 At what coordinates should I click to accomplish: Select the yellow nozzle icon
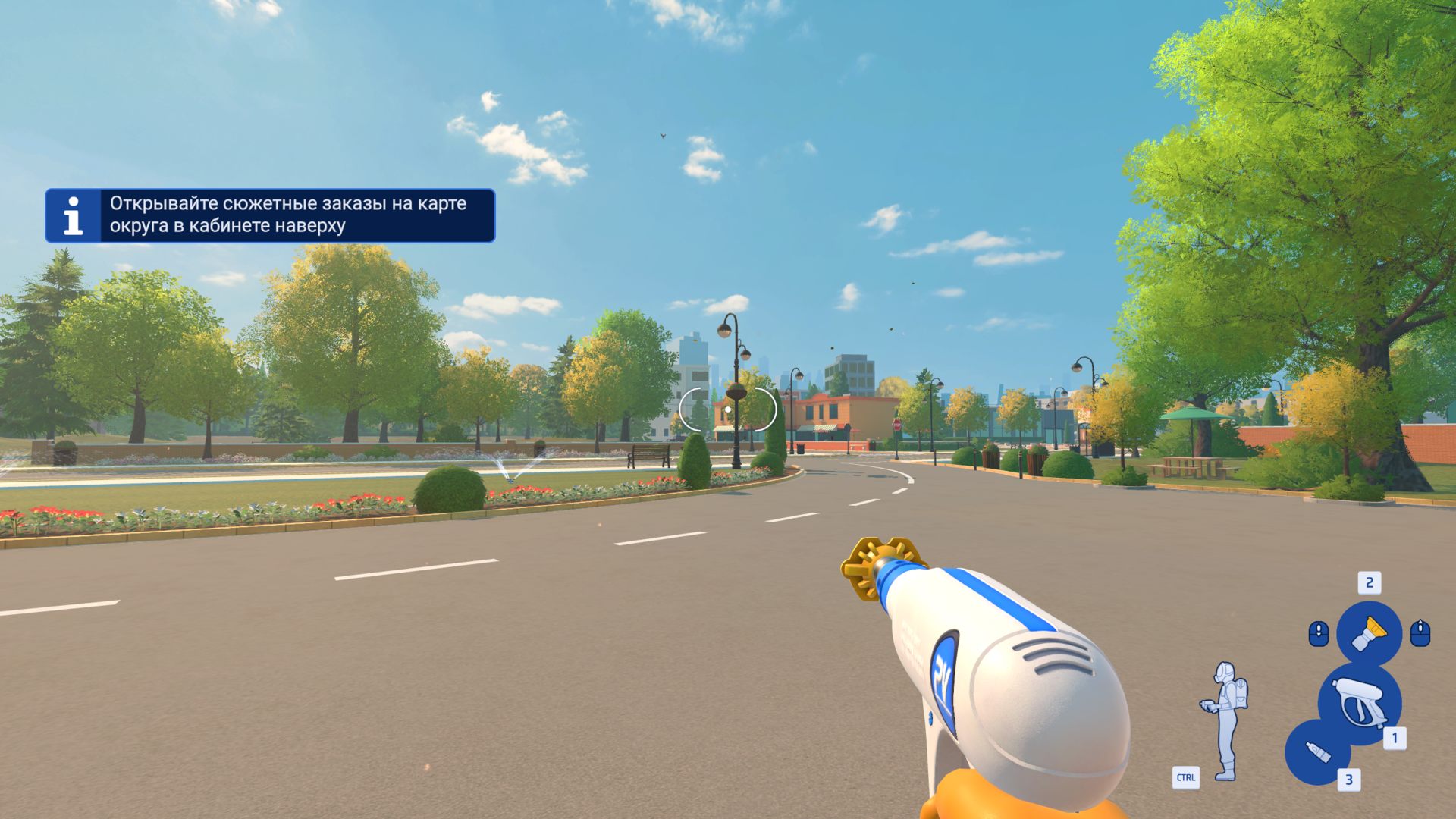pos(1369,633)
